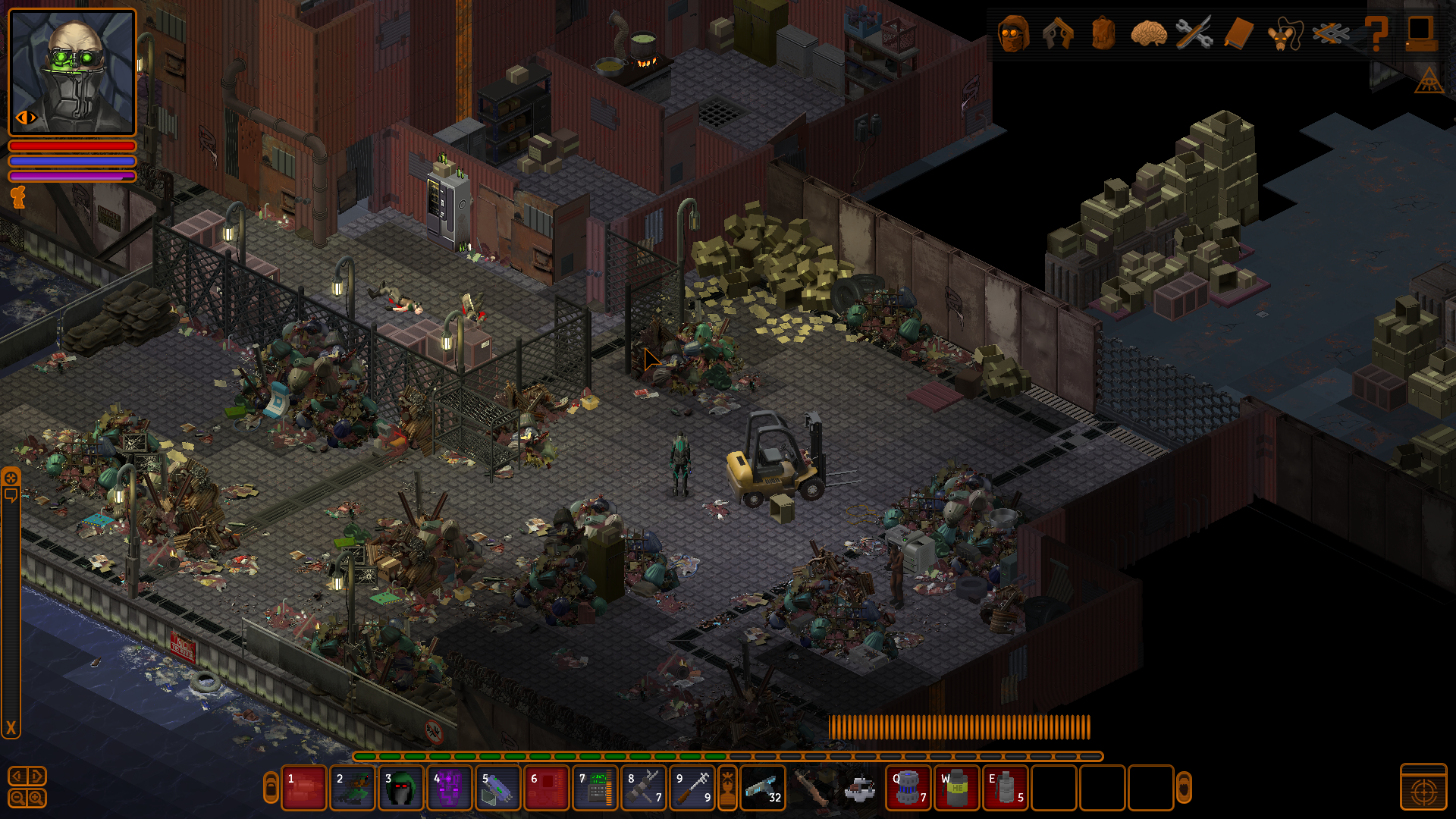Open the brain psi abilities window
Image resolution: width=1456 pixels, height=819 pixels.
[x=1148, y=33]
